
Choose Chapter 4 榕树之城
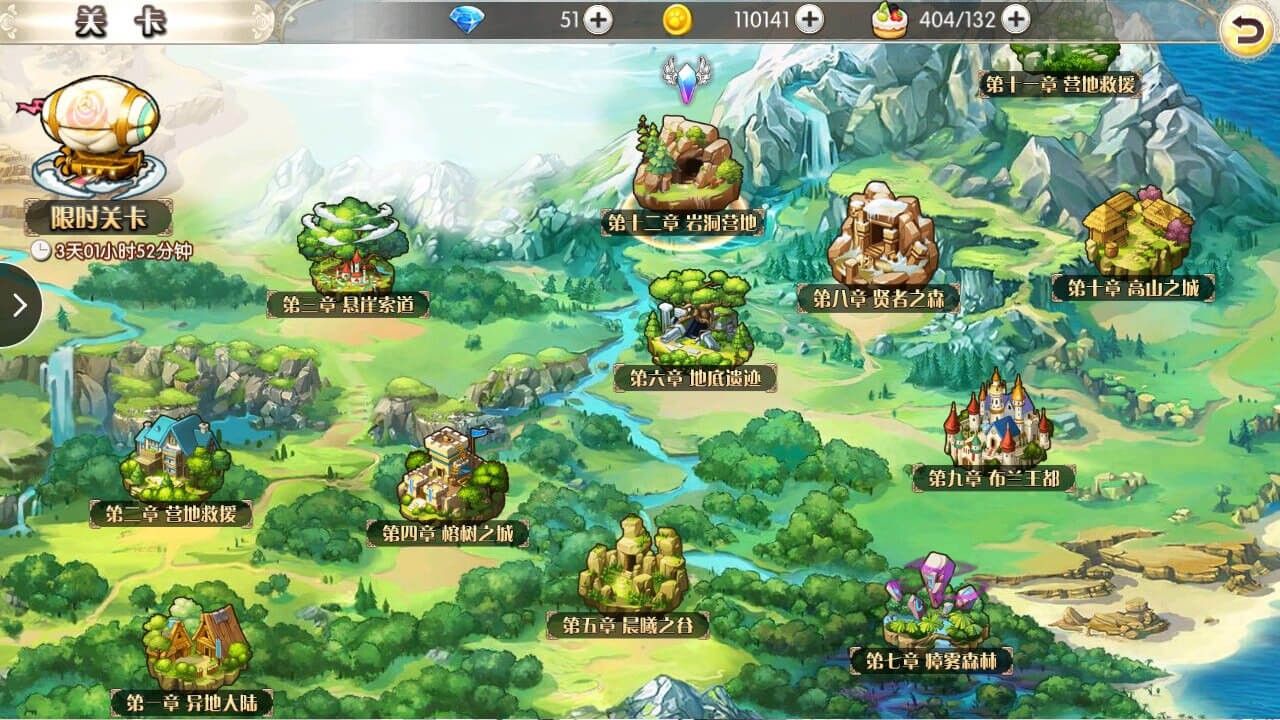pyautogui.click(x=452, y=480)
